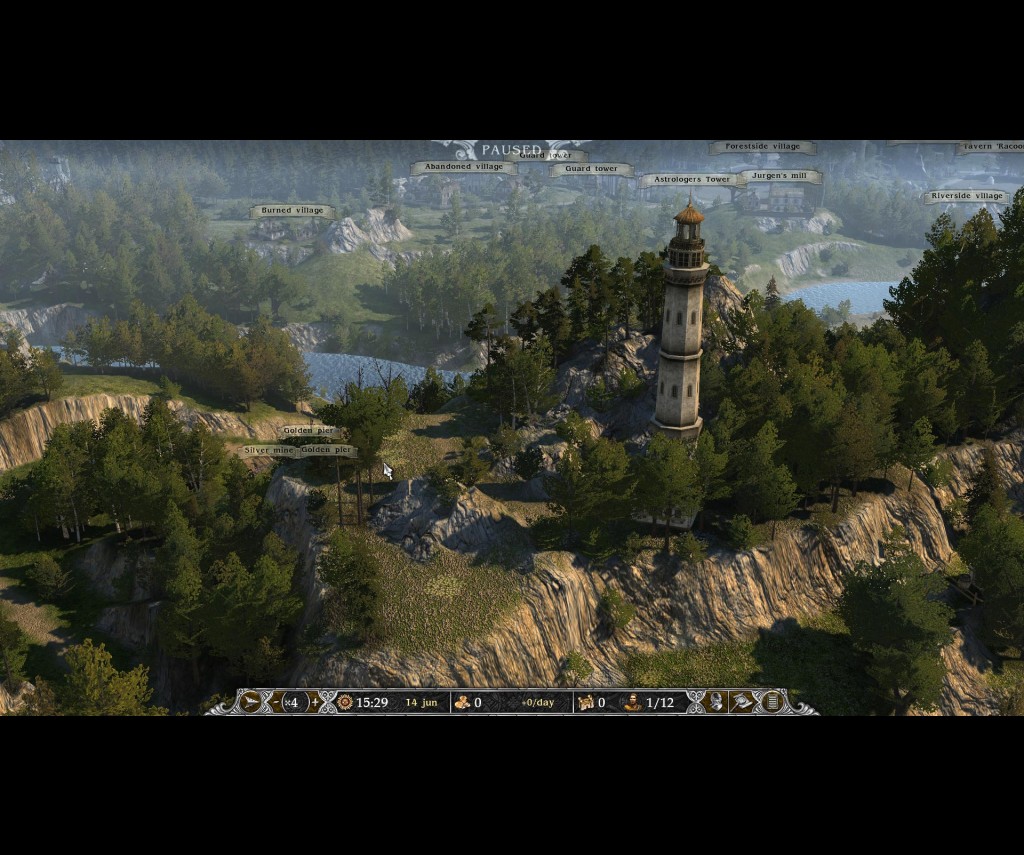1024x855 pixels.
Task: Click the play arrow icon on bottom bar
Action: (x=251, y=702)
